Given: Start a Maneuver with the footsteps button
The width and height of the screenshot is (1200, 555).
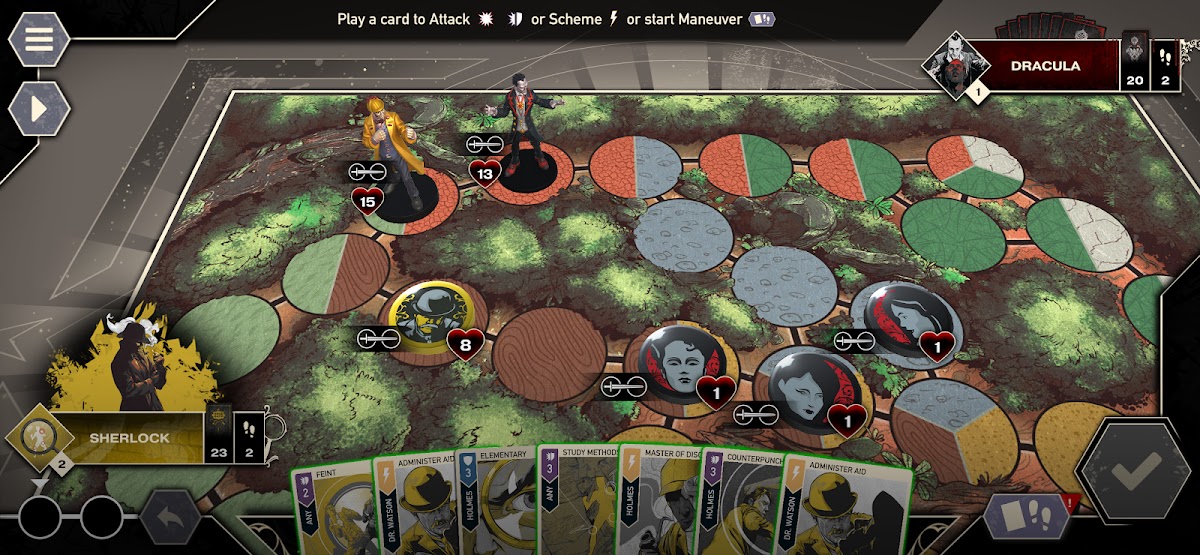Looking at the screenshot, I should pyautogui.click(x=1027, y=515).
